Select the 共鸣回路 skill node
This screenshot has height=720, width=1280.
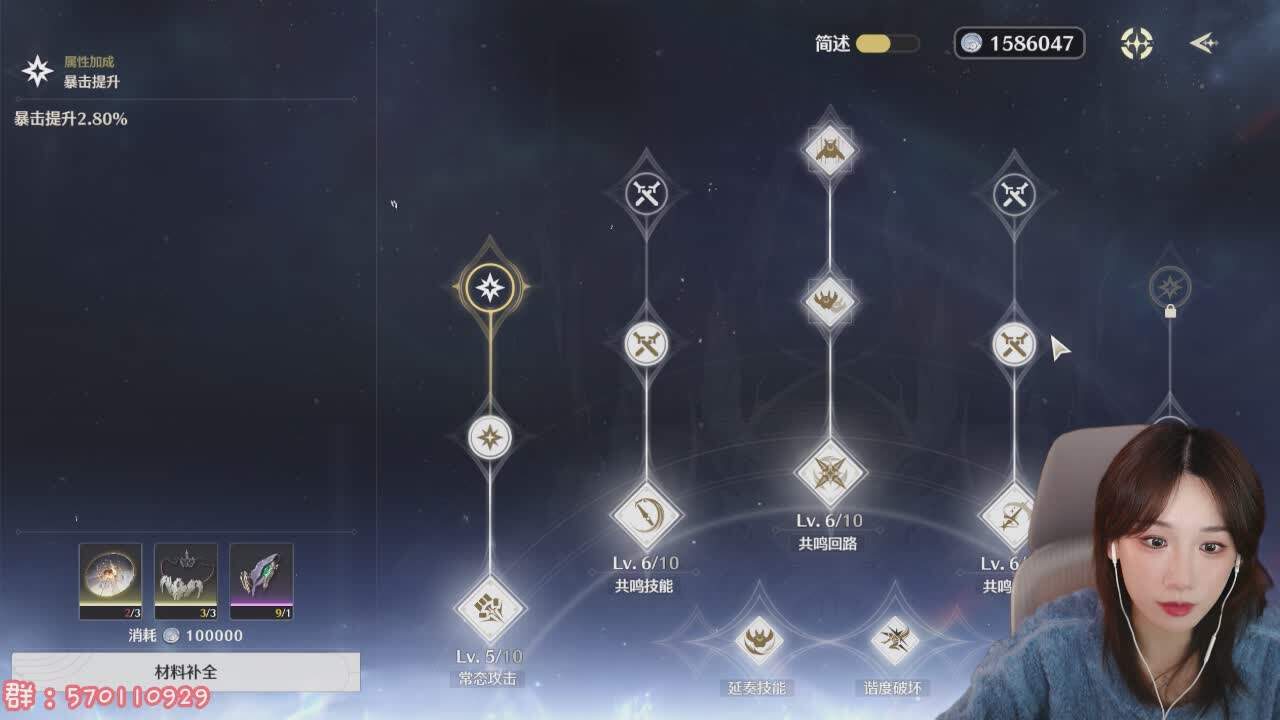click(830, 473)
